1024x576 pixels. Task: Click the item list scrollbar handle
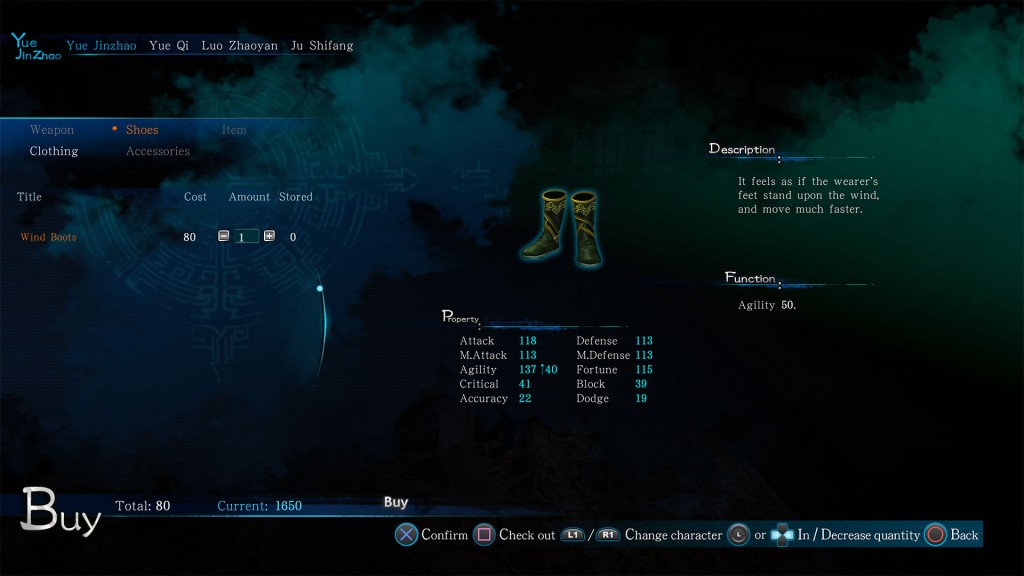320,289
